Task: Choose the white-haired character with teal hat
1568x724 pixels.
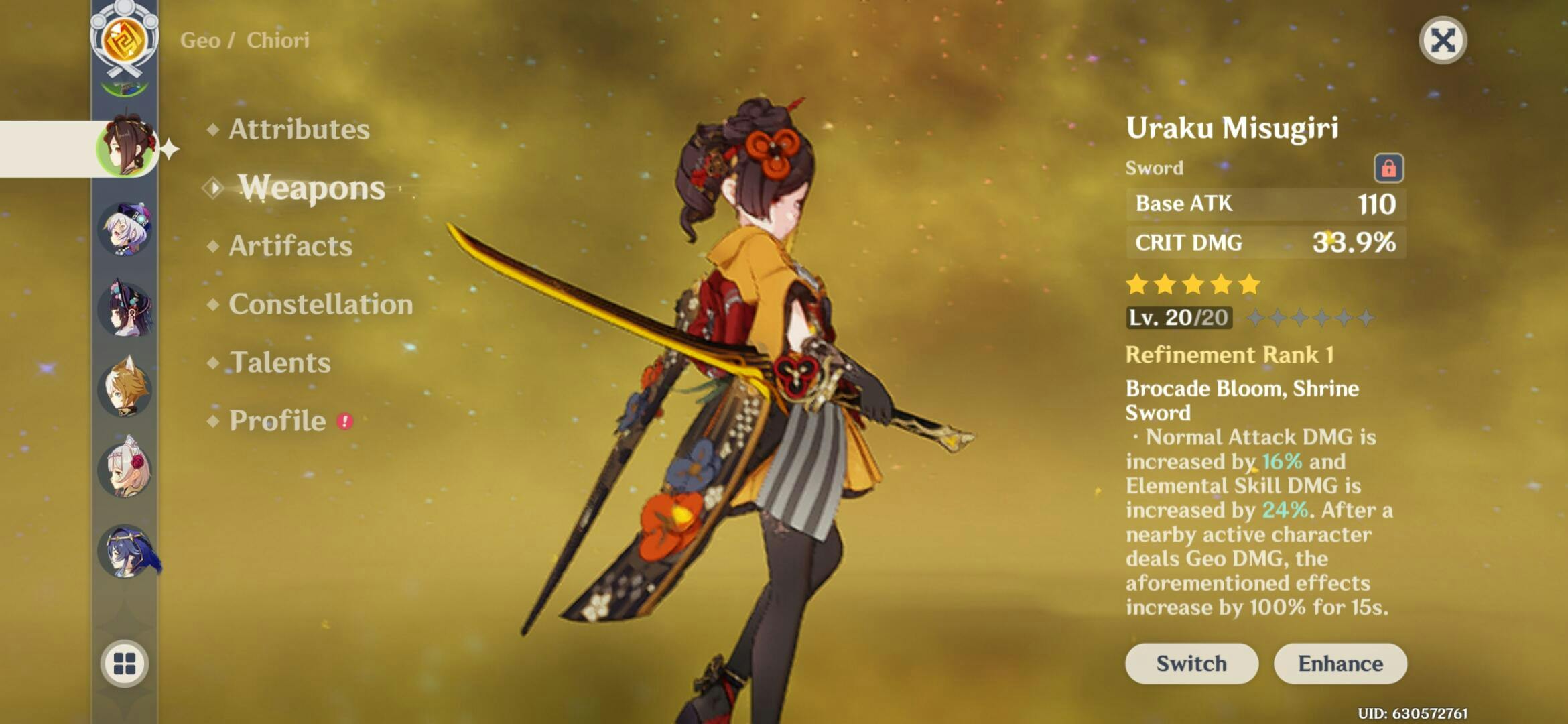Action: (125, 229)
